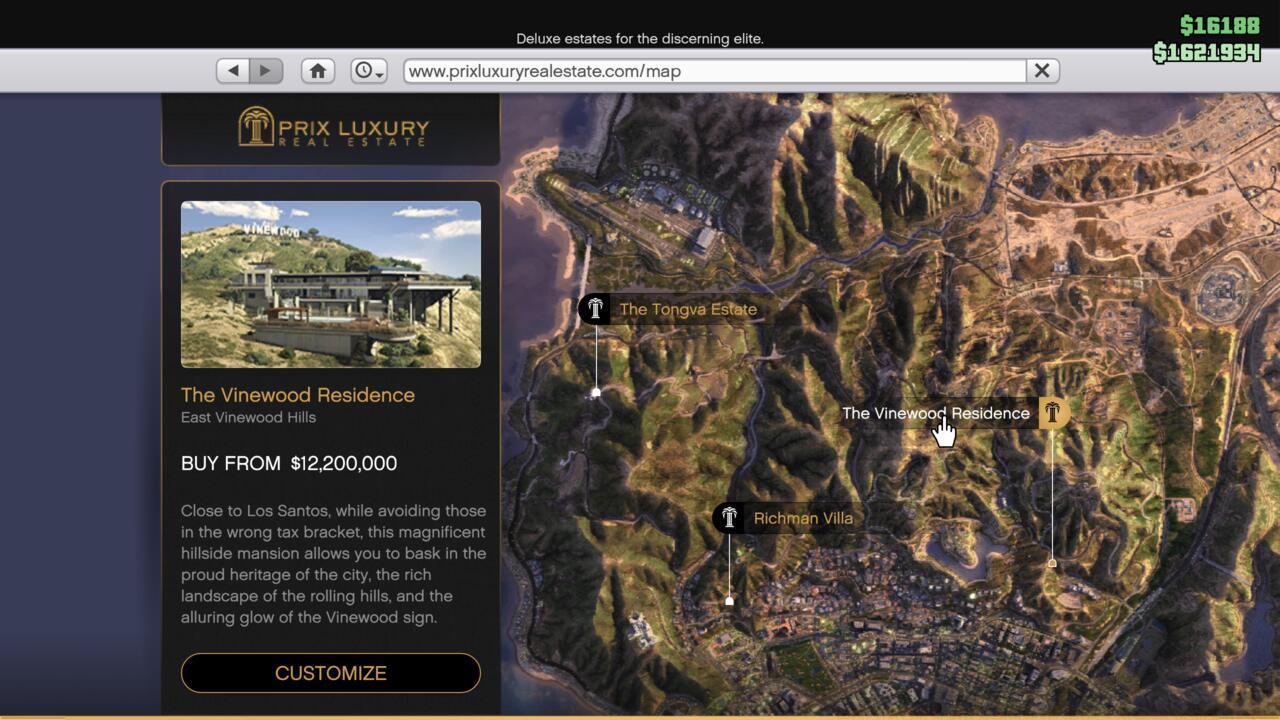Select the Tongva Estate palm marker
1280x720 pixels.
coord(594,308)
